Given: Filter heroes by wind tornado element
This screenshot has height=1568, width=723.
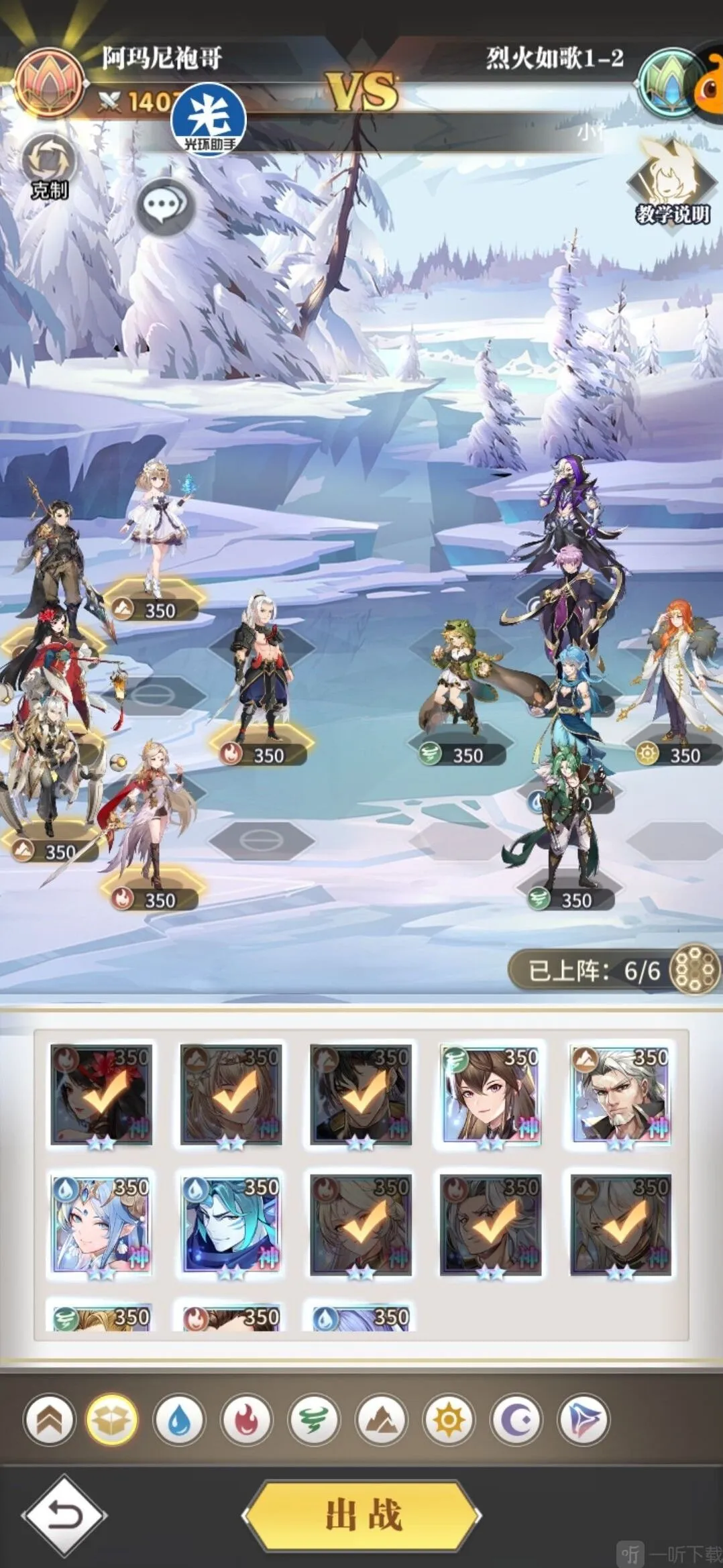Looking at the screenshot, I should click(x=314, y=1420).
